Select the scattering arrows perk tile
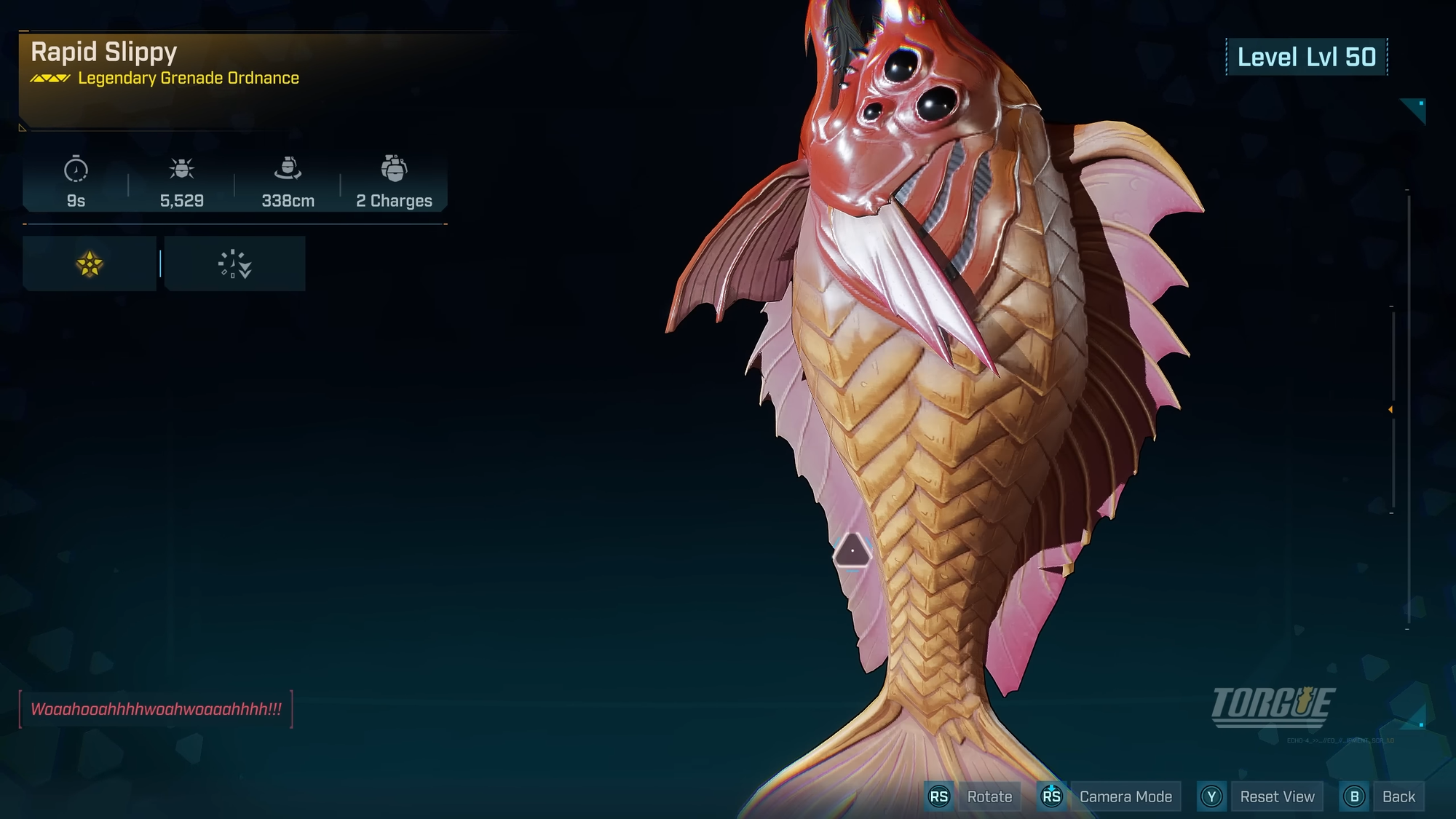 coord(234,264)
